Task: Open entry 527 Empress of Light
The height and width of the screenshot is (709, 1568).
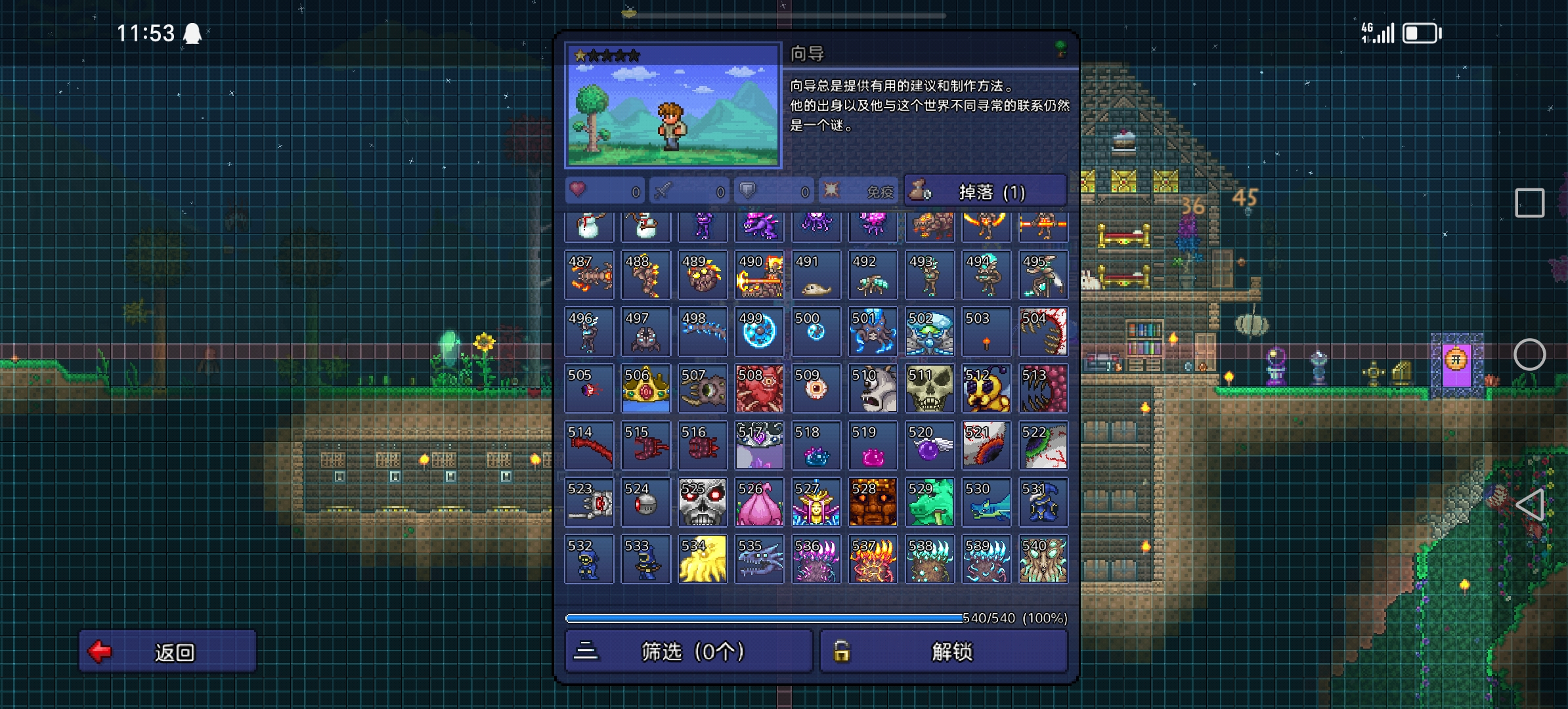Action: pos(816,503)
